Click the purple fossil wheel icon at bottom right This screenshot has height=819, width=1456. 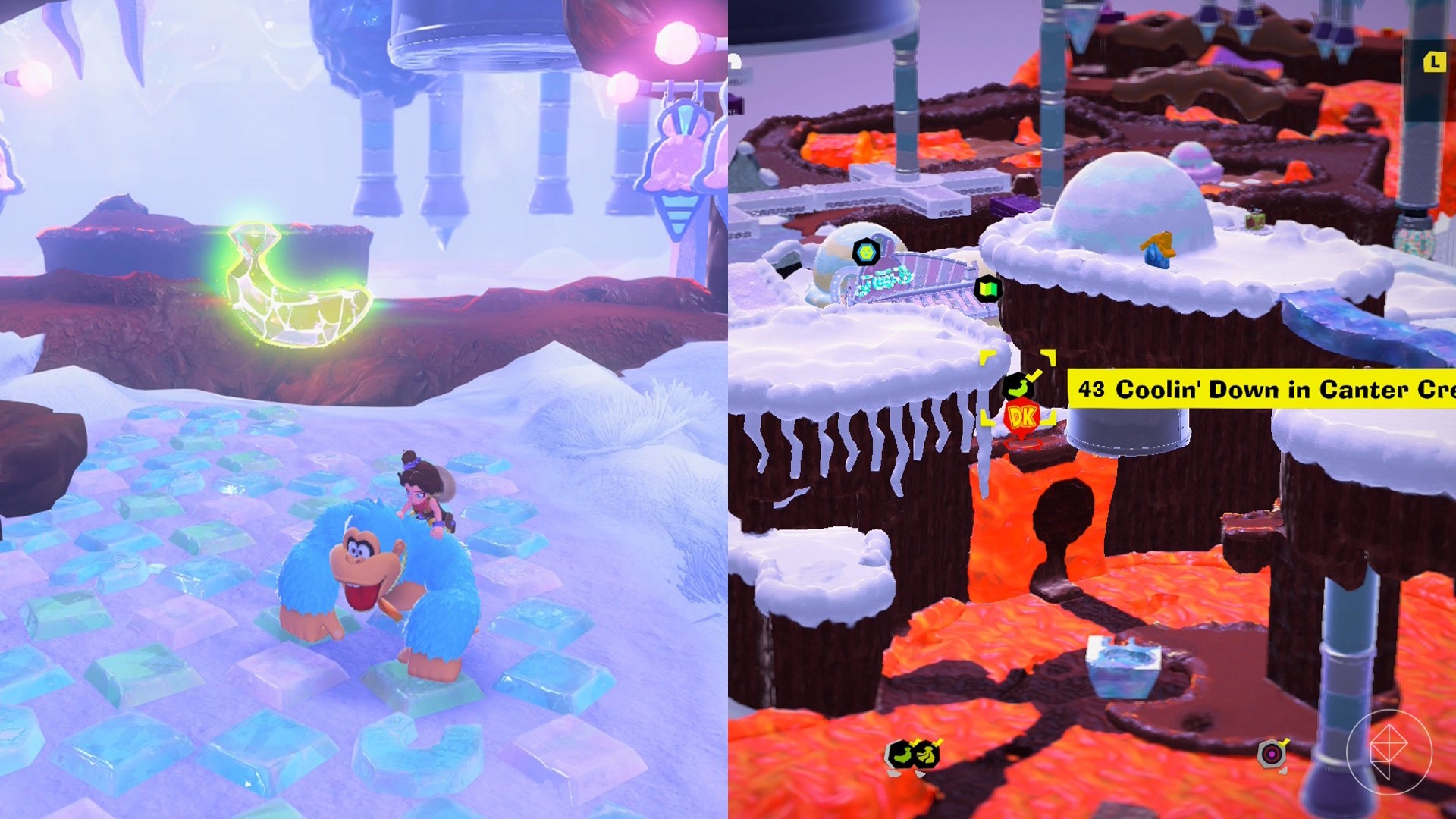1272,755
